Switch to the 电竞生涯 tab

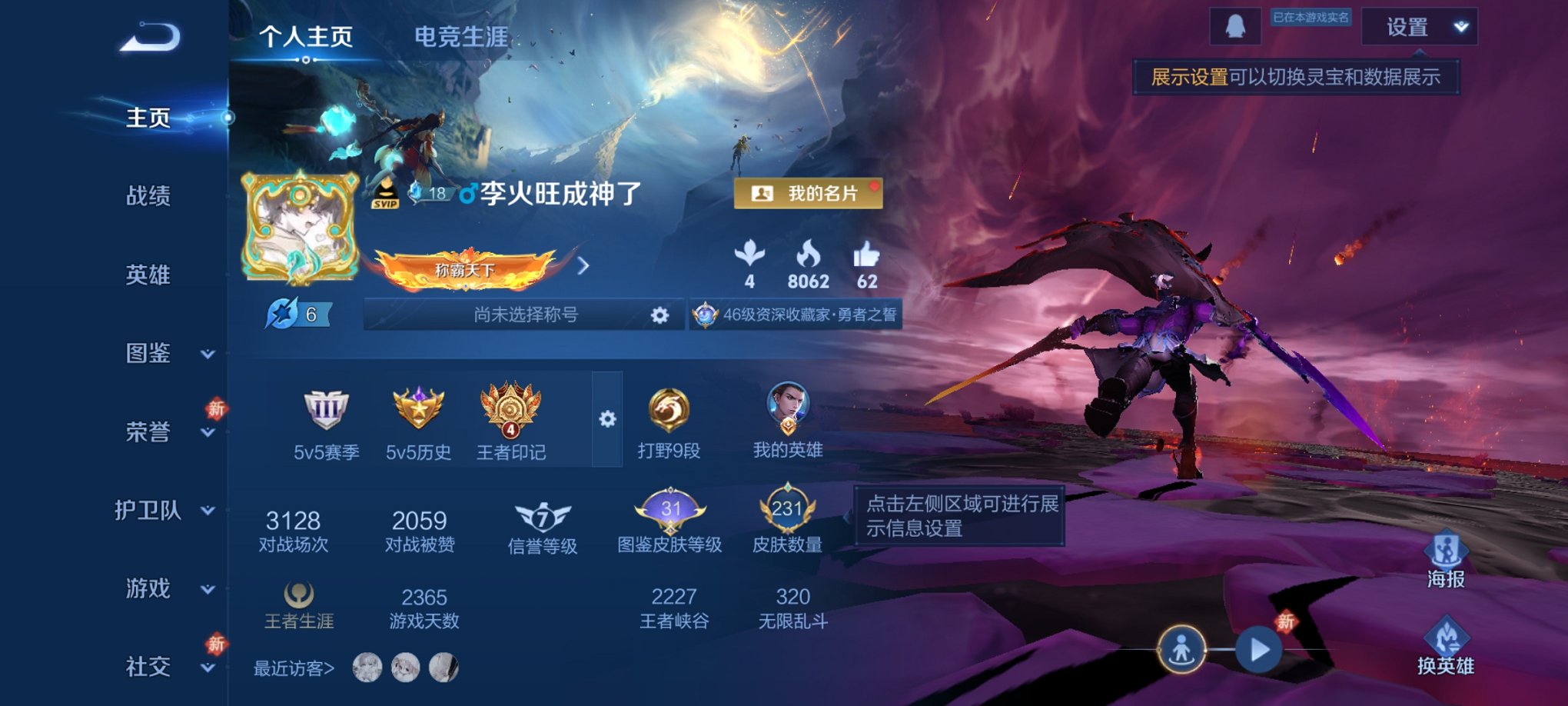tap(460, 36)
